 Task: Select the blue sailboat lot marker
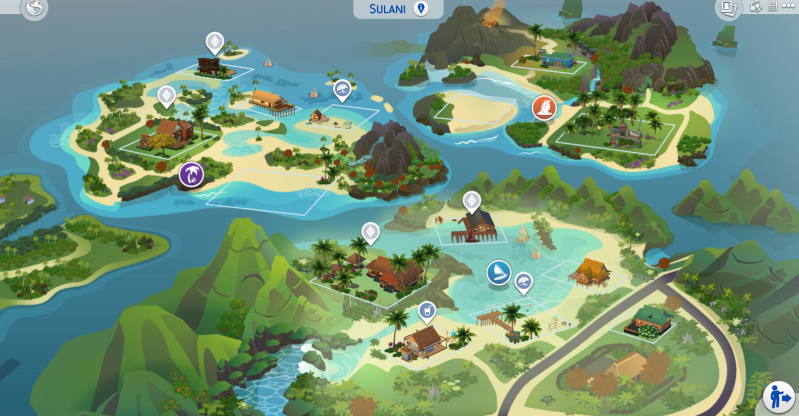497,272
